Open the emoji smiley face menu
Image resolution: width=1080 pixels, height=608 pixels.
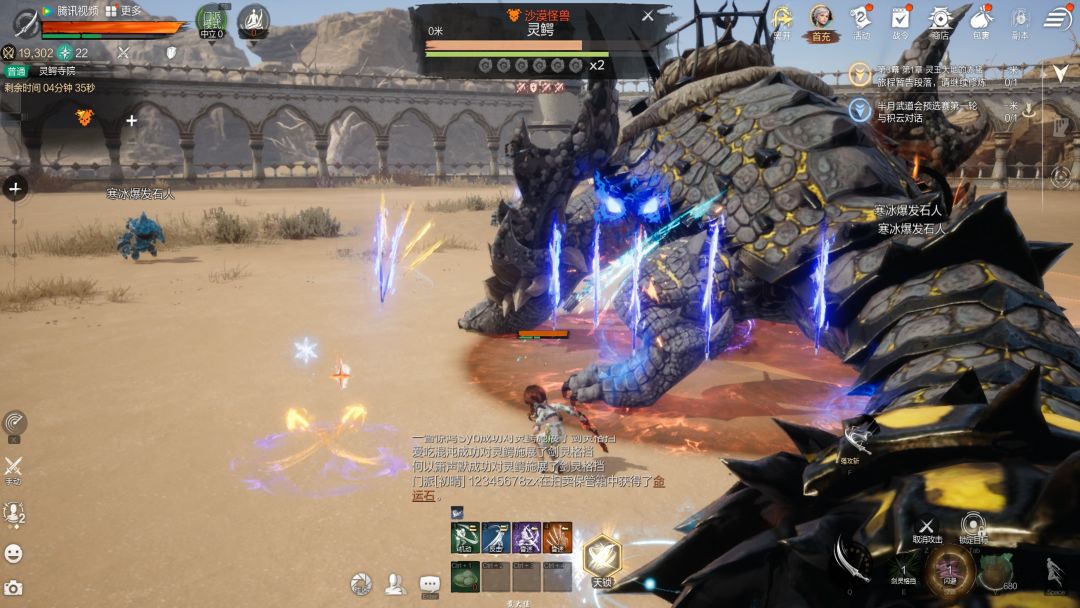(x=13, y=553)
